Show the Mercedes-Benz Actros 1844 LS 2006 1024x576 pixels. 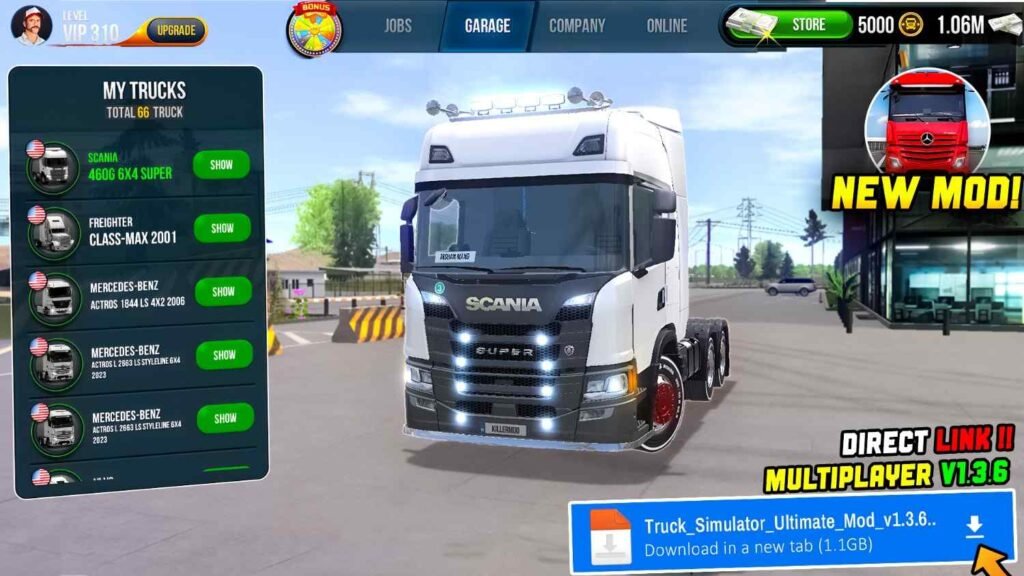[x=223, y=291]
